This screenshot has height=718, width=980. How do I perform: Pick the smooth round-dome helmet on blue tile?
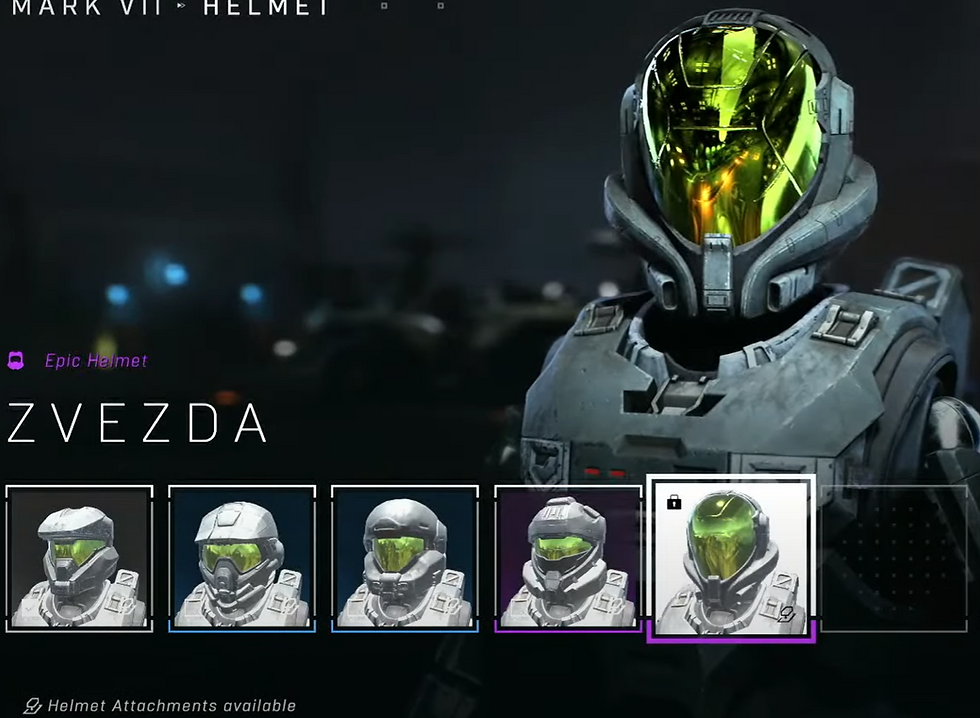point(405,558)
